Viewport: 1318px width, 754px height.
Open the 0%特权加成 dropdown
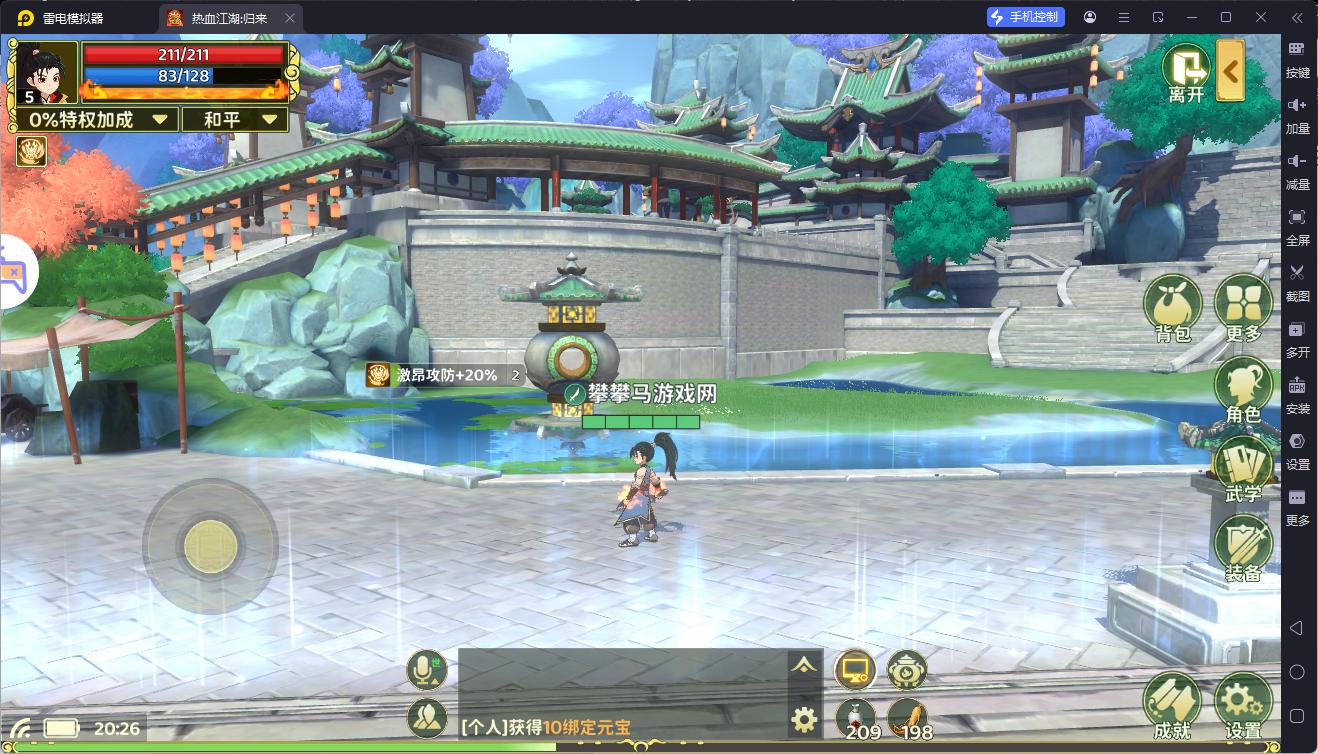(x=97, y=120)
